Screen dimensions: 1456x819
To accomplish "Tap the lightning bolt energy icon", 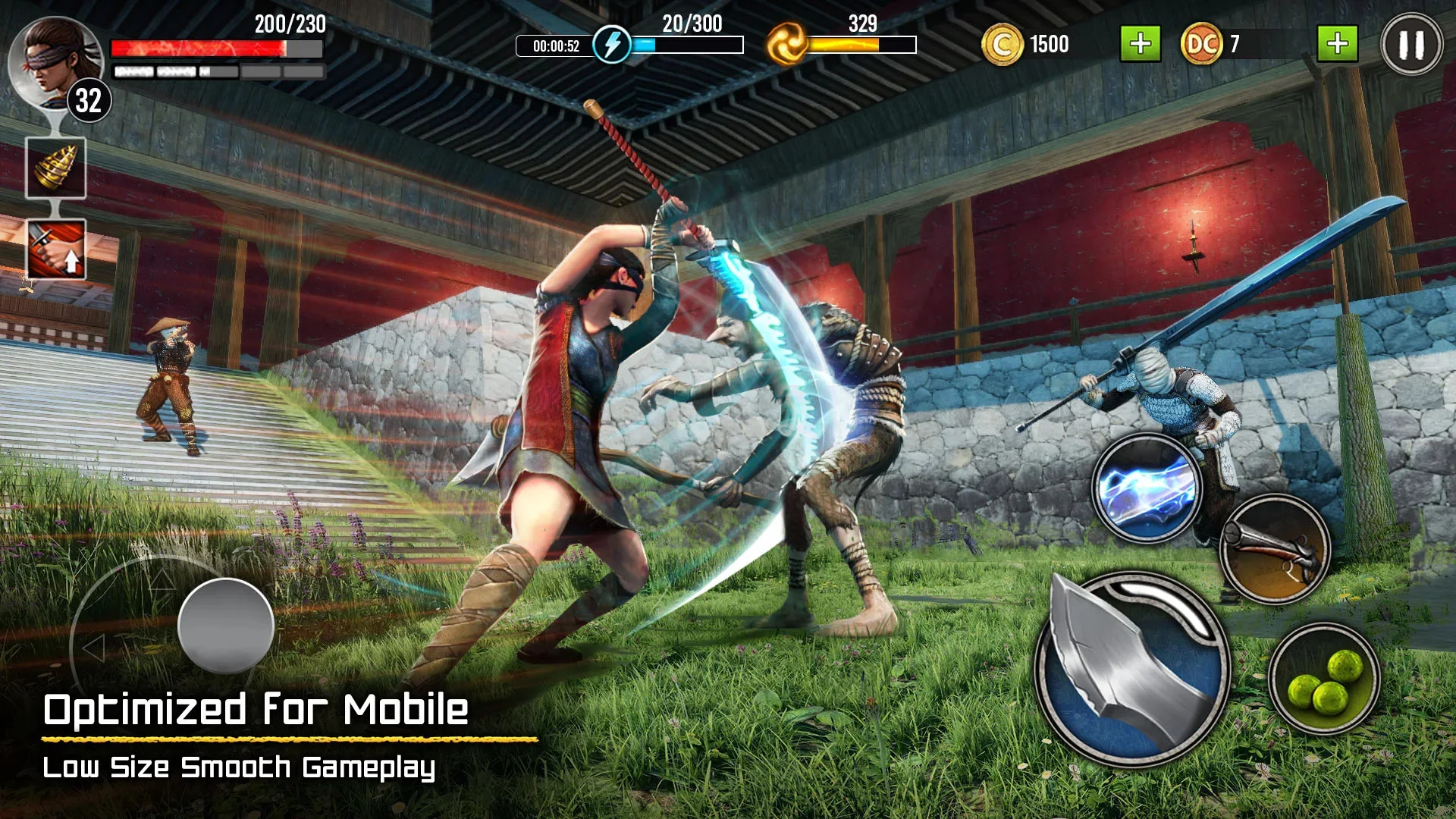I will tap(611, 44).
